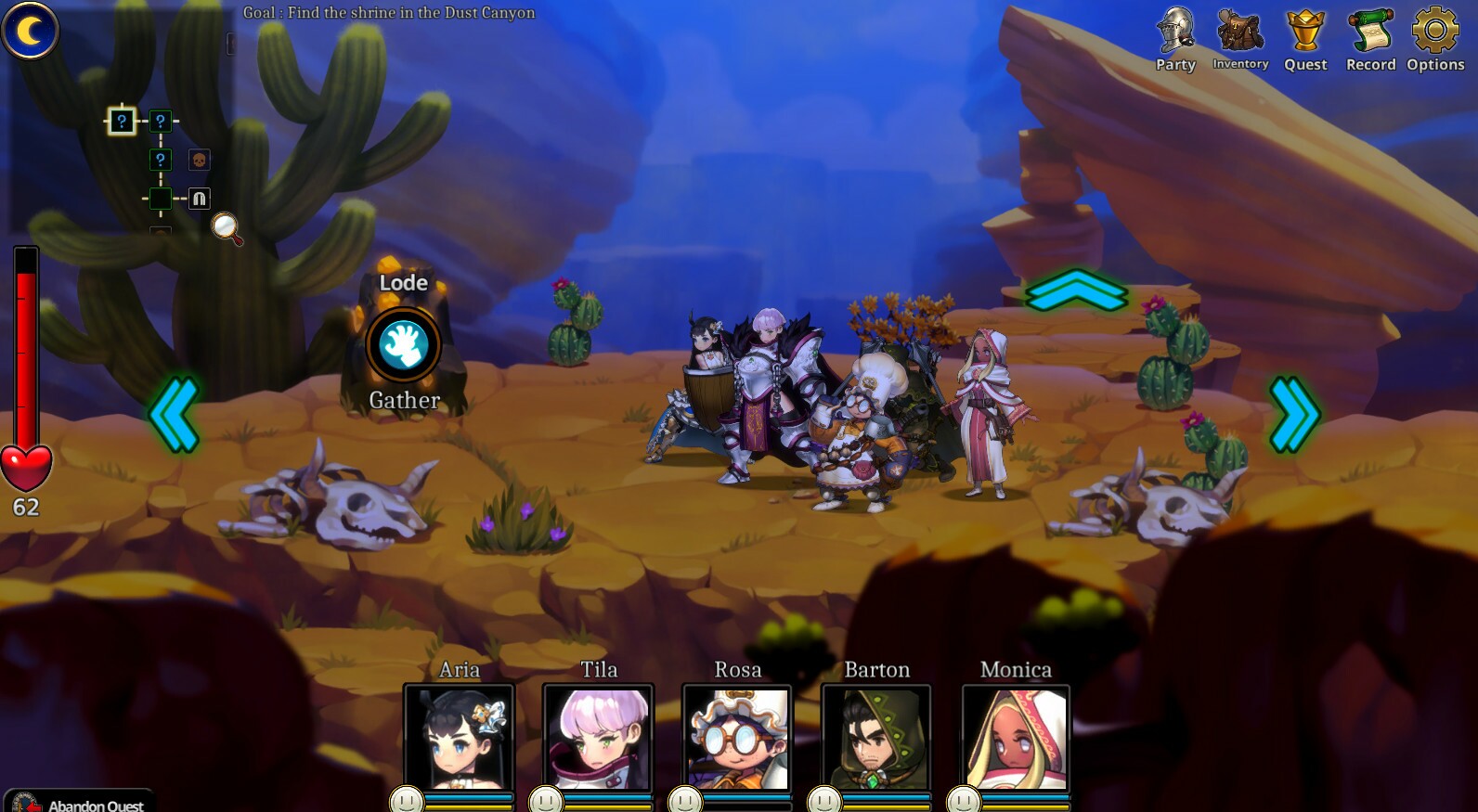Screen dimensions: 1478x812
Task: Click the cave entrance icon on the minimap
Action: pyautogui.click(x=198, y=198)
